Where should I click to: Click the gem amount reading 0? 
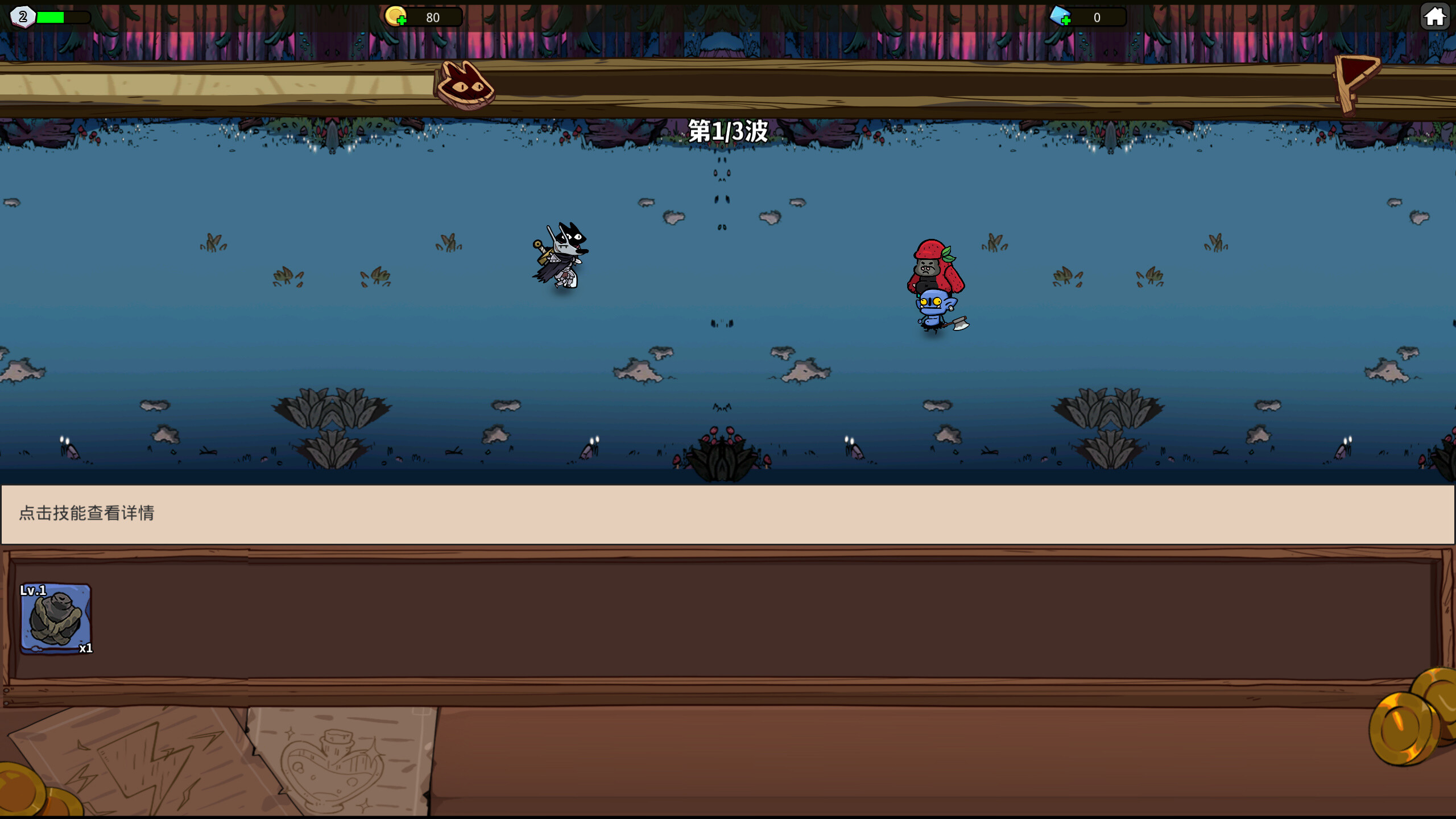1096,17
